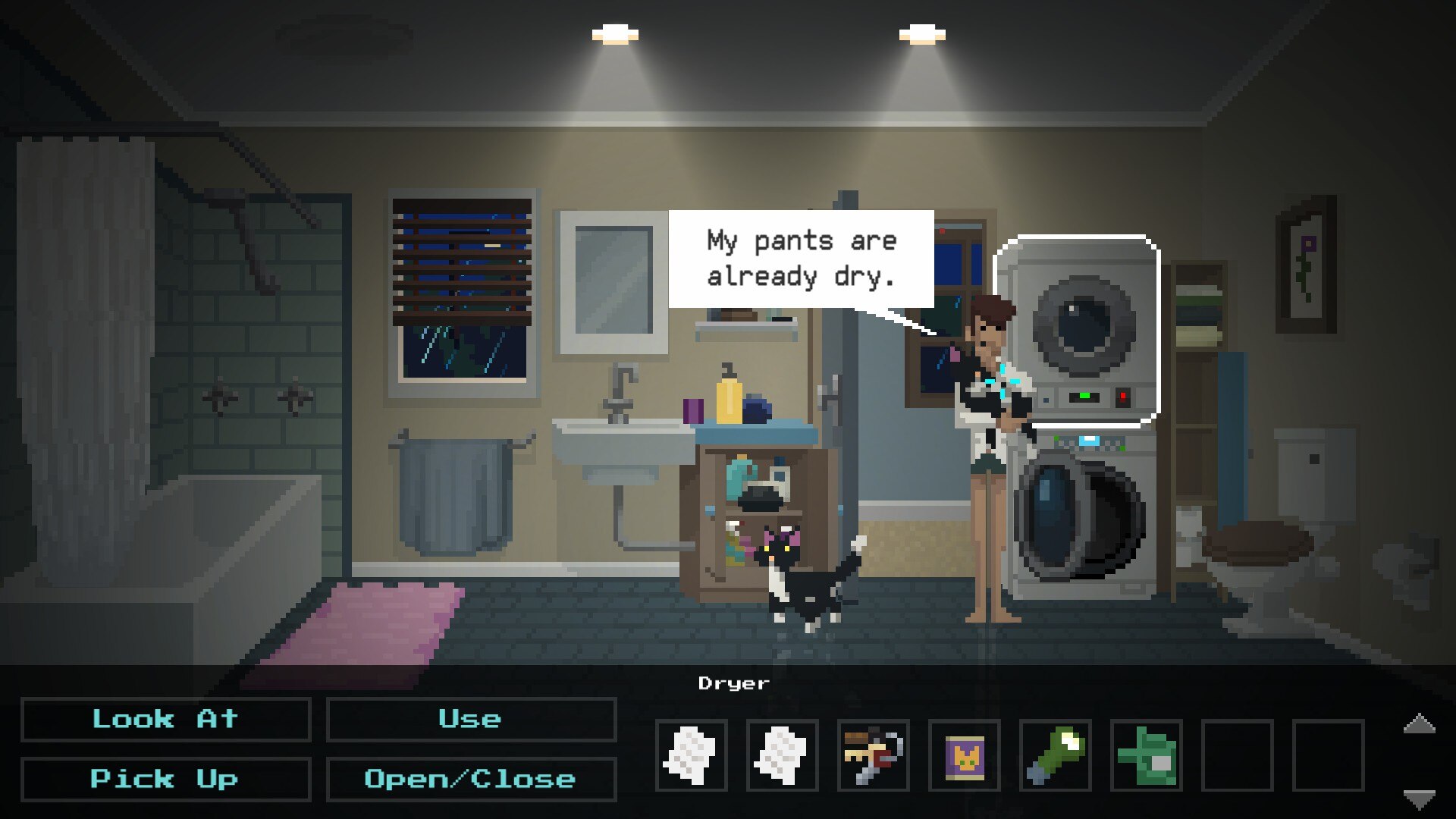Select the keyring in inventory
Screen dimensions: 1456x819
point(873,755)
